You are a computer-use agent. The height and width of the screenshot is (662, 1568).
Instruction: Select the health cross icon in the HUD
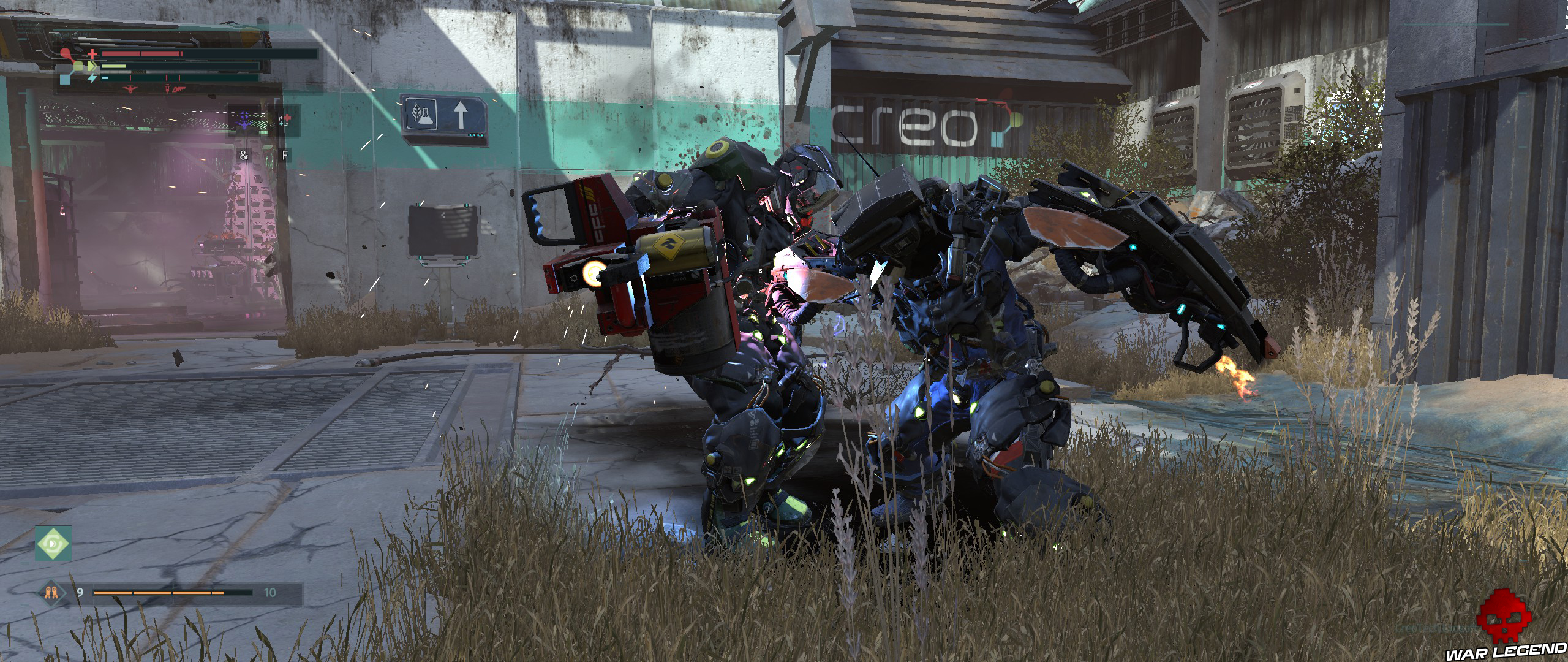(92, 54)
